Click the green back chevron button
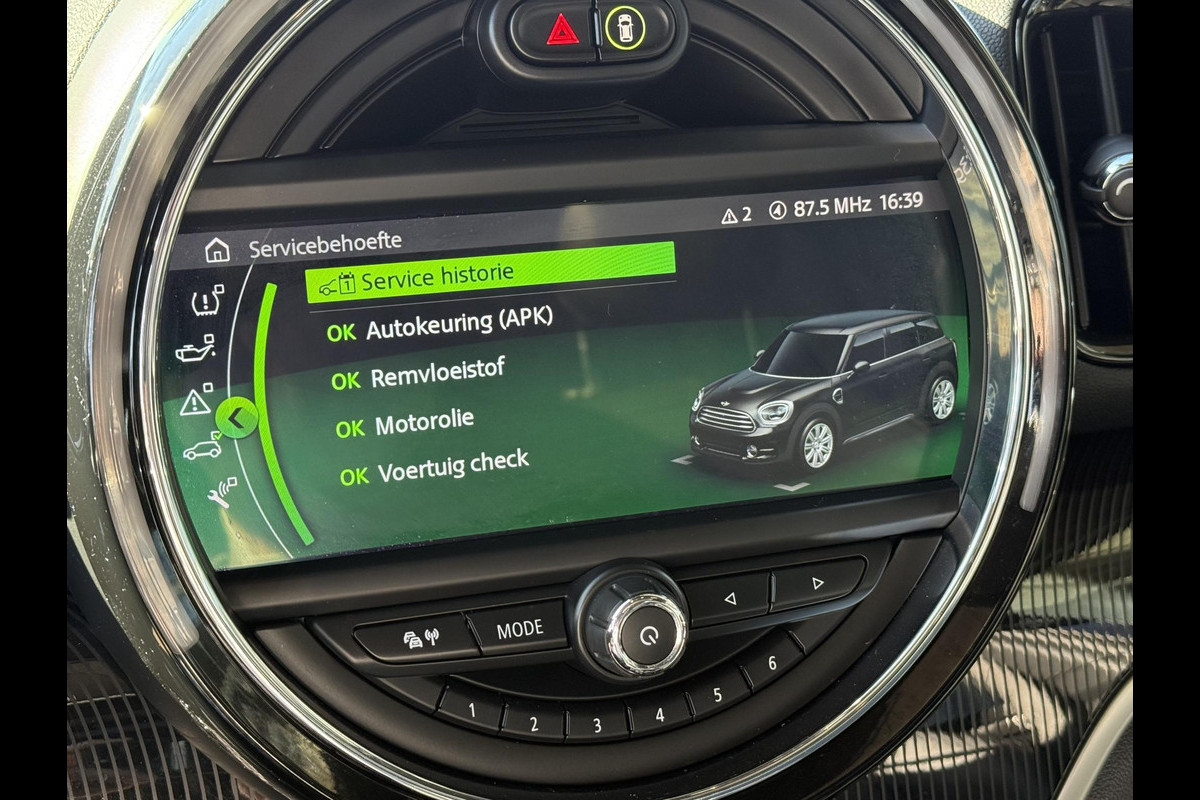 [x=236, y=418]
